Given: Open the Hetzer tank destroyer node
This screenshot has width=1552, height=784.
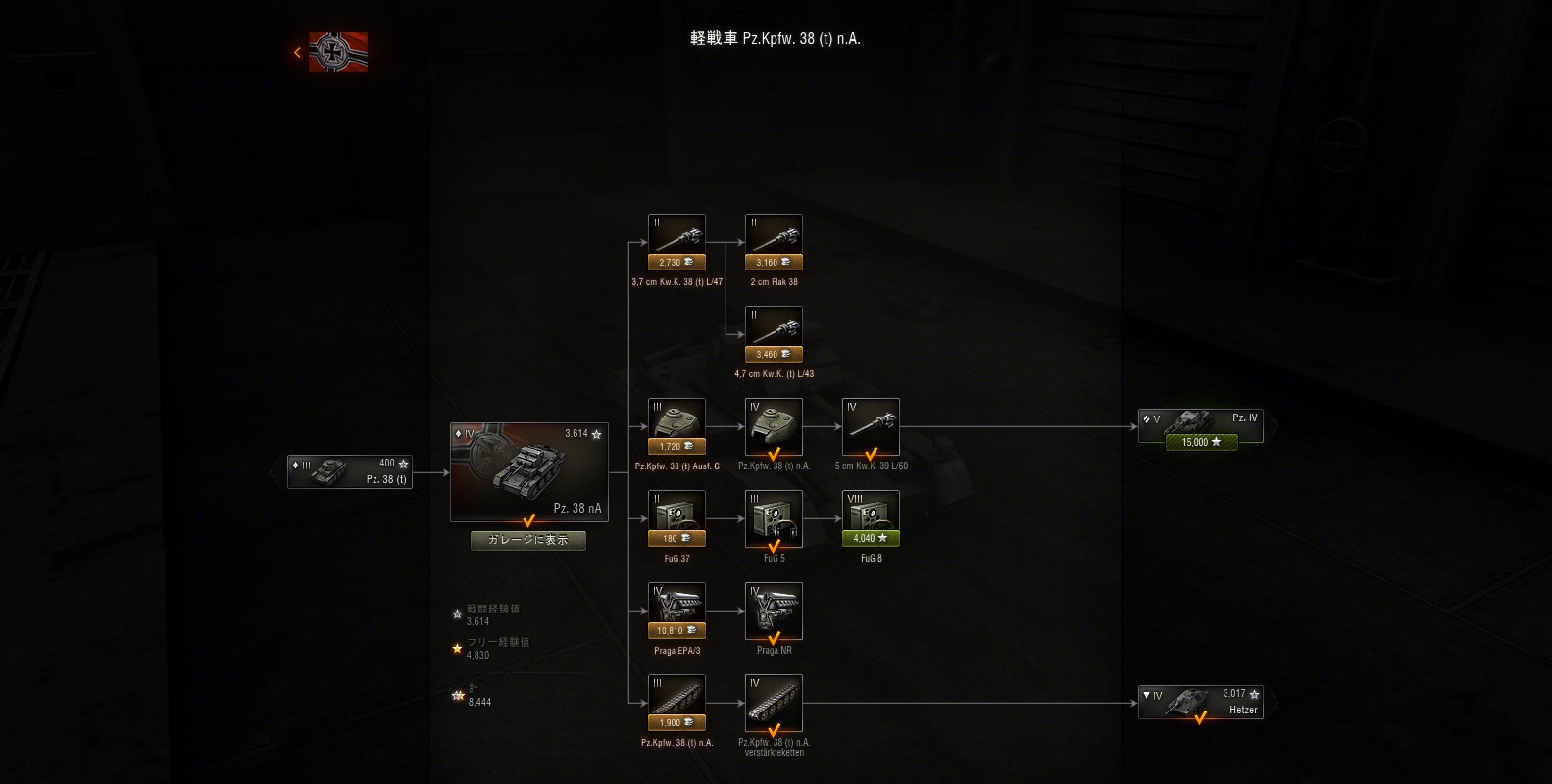Looking at the screenshot, I should [x=1200, y=702].
